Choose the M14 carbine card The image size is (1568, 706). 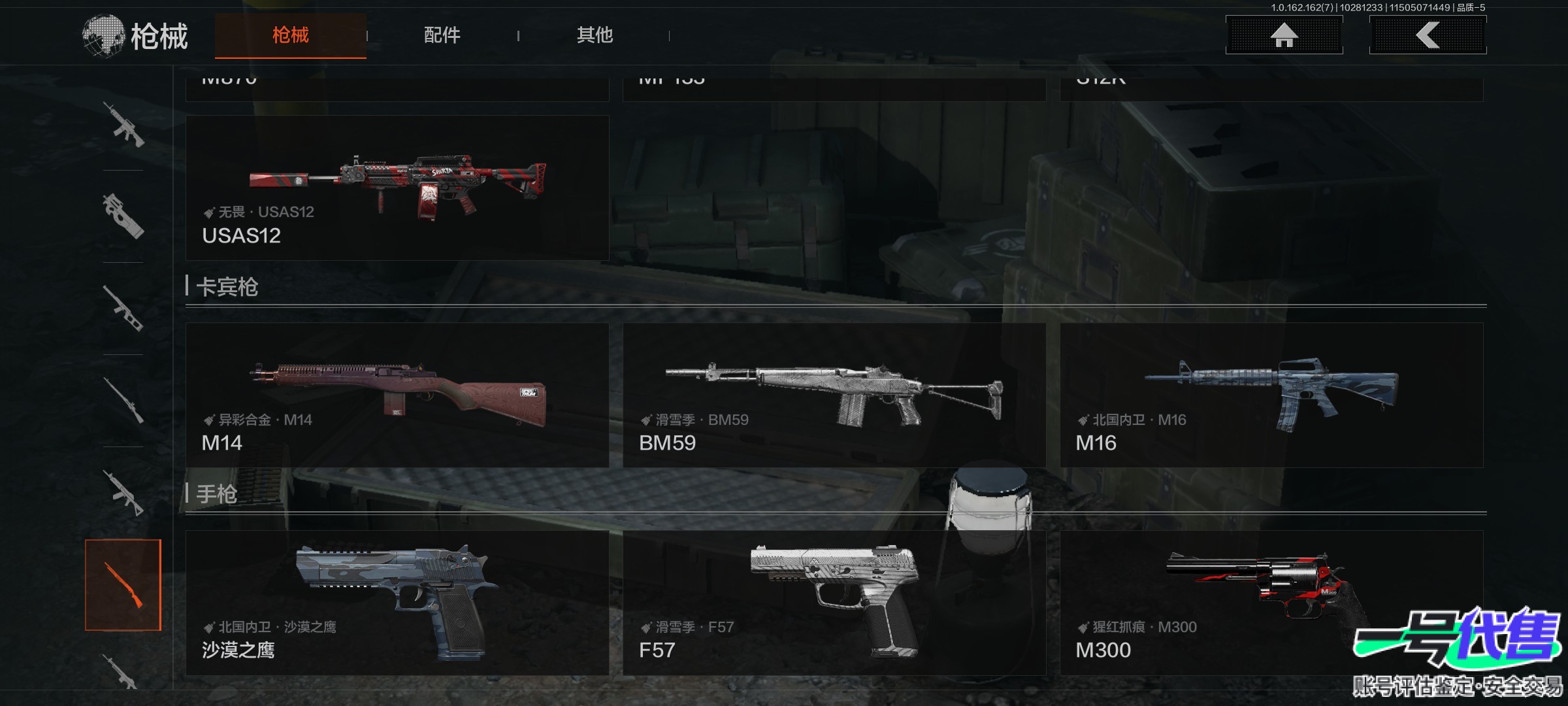(397, 395)
